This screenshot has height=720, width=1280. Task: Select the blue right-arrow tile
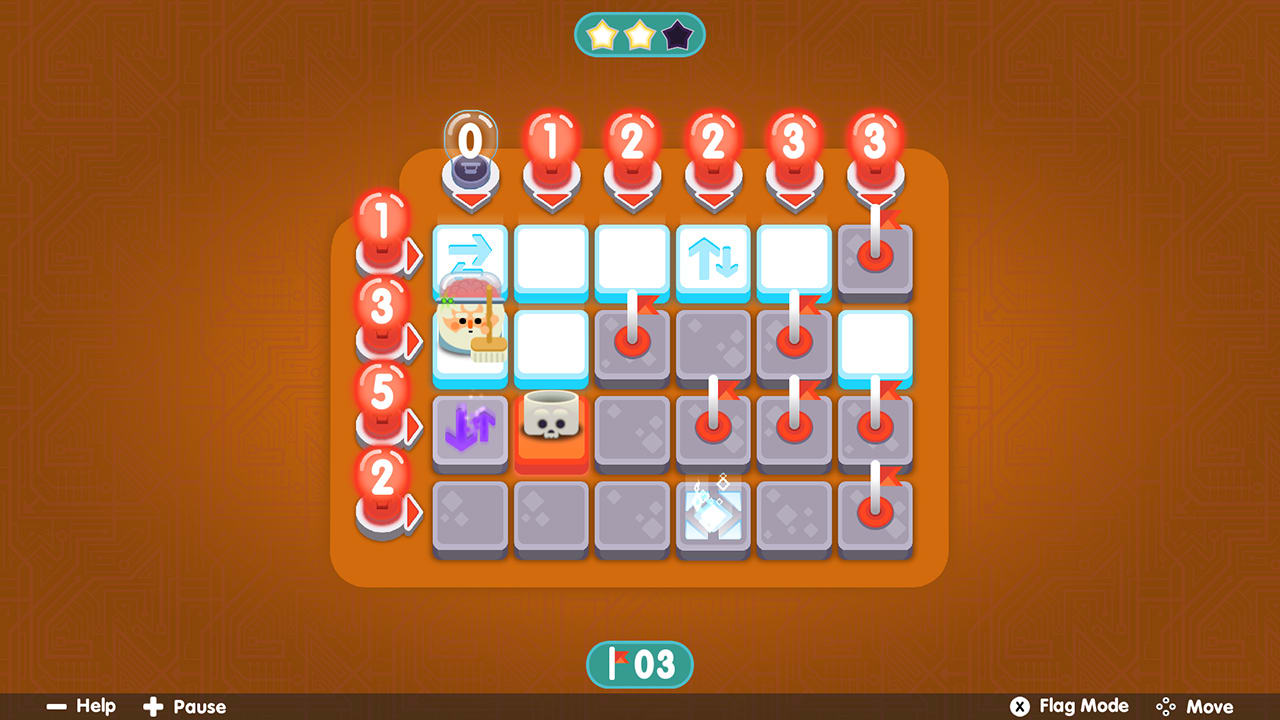(470, 262)
